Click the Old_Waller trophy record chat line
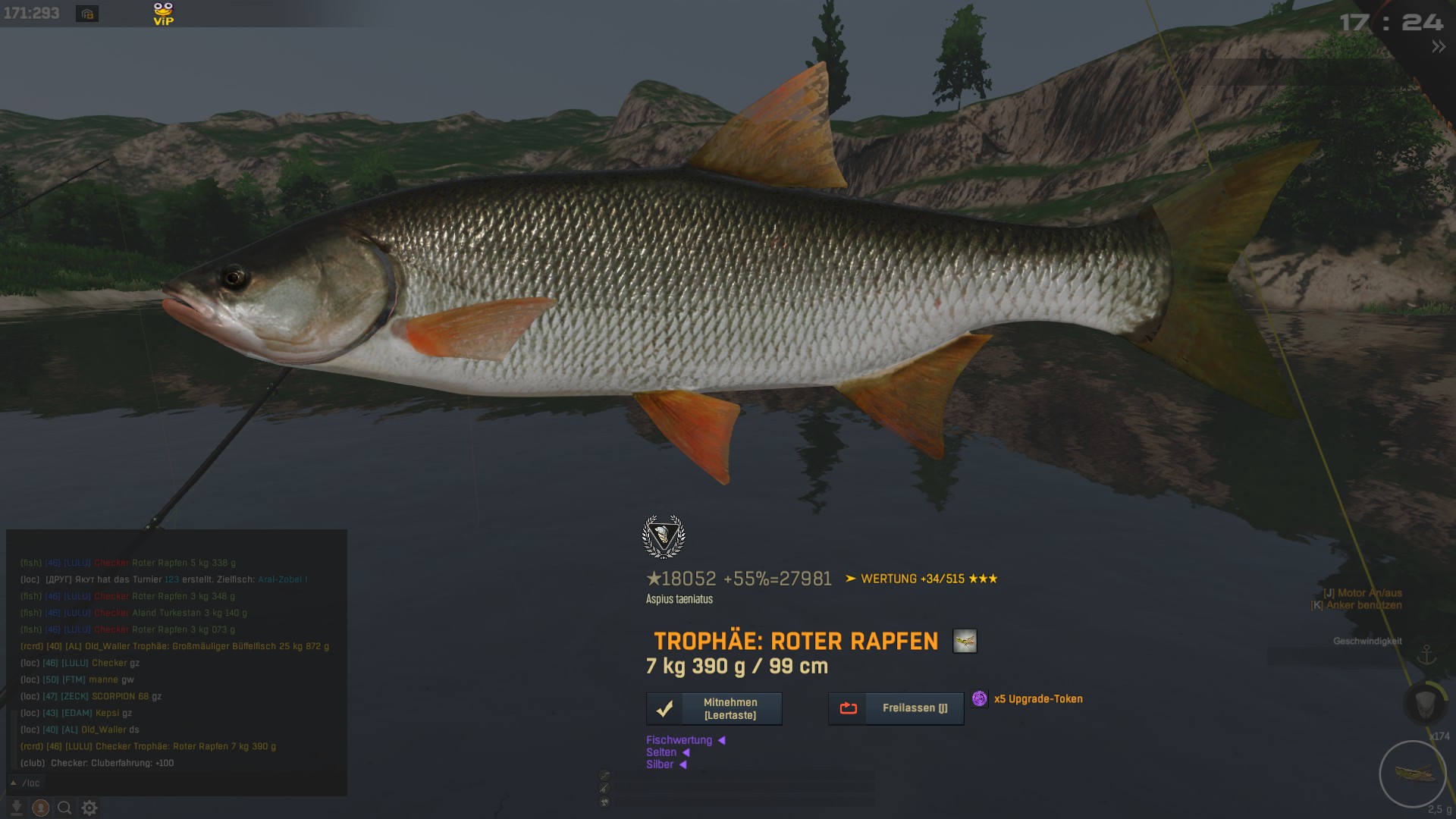The image size is (1456, 819). pos(174,646)
